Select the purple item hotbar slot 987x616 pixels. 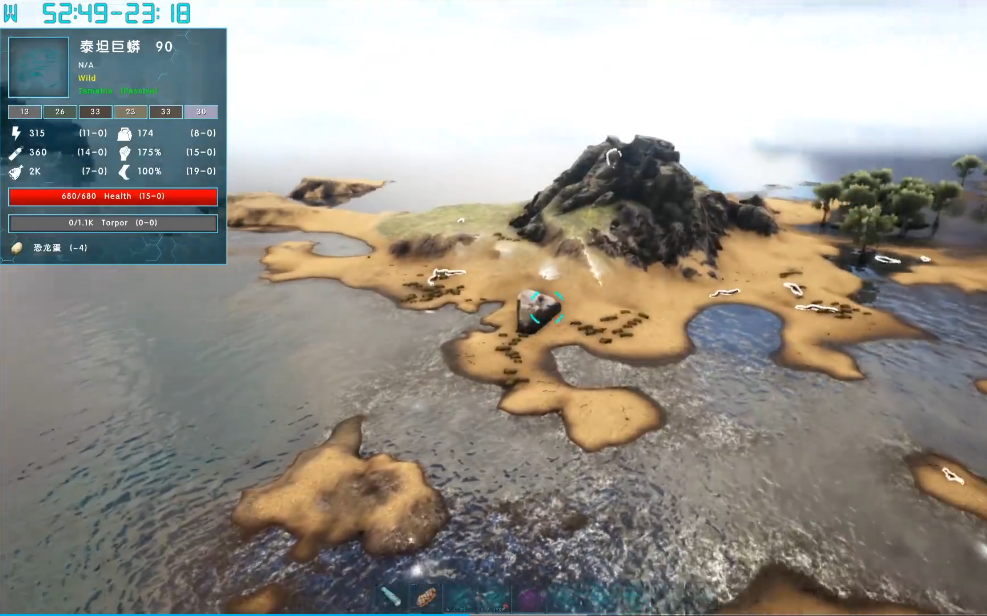tap(529, 599)
